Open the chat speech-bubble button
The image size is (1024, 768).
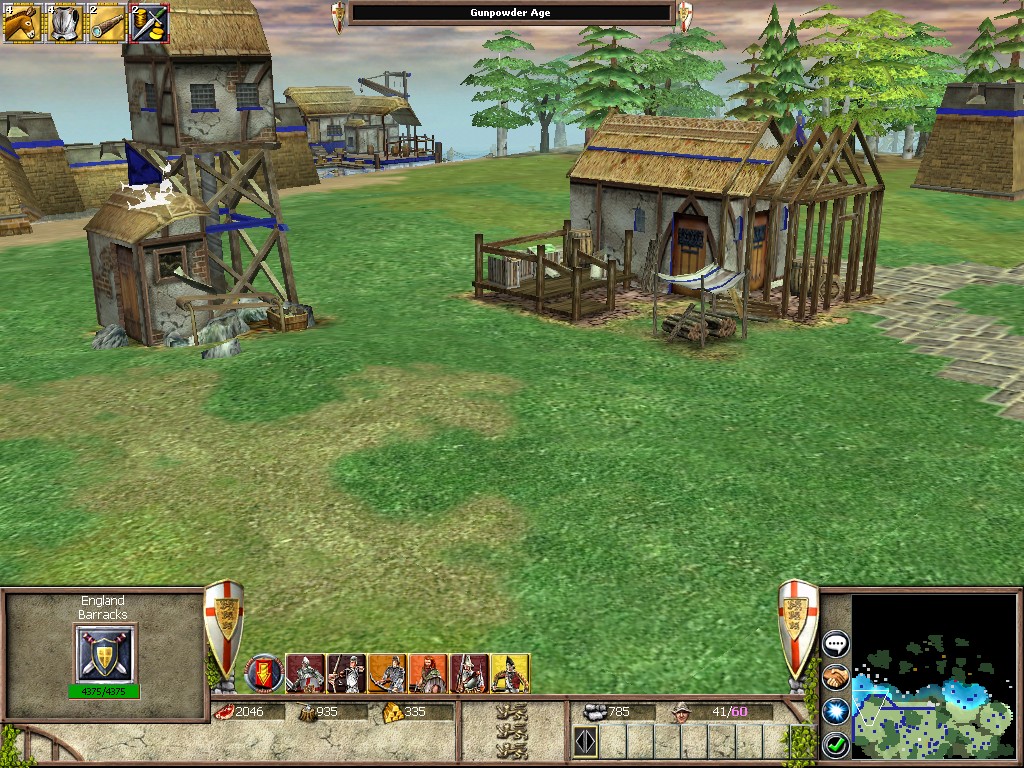[x=836, y=644]
